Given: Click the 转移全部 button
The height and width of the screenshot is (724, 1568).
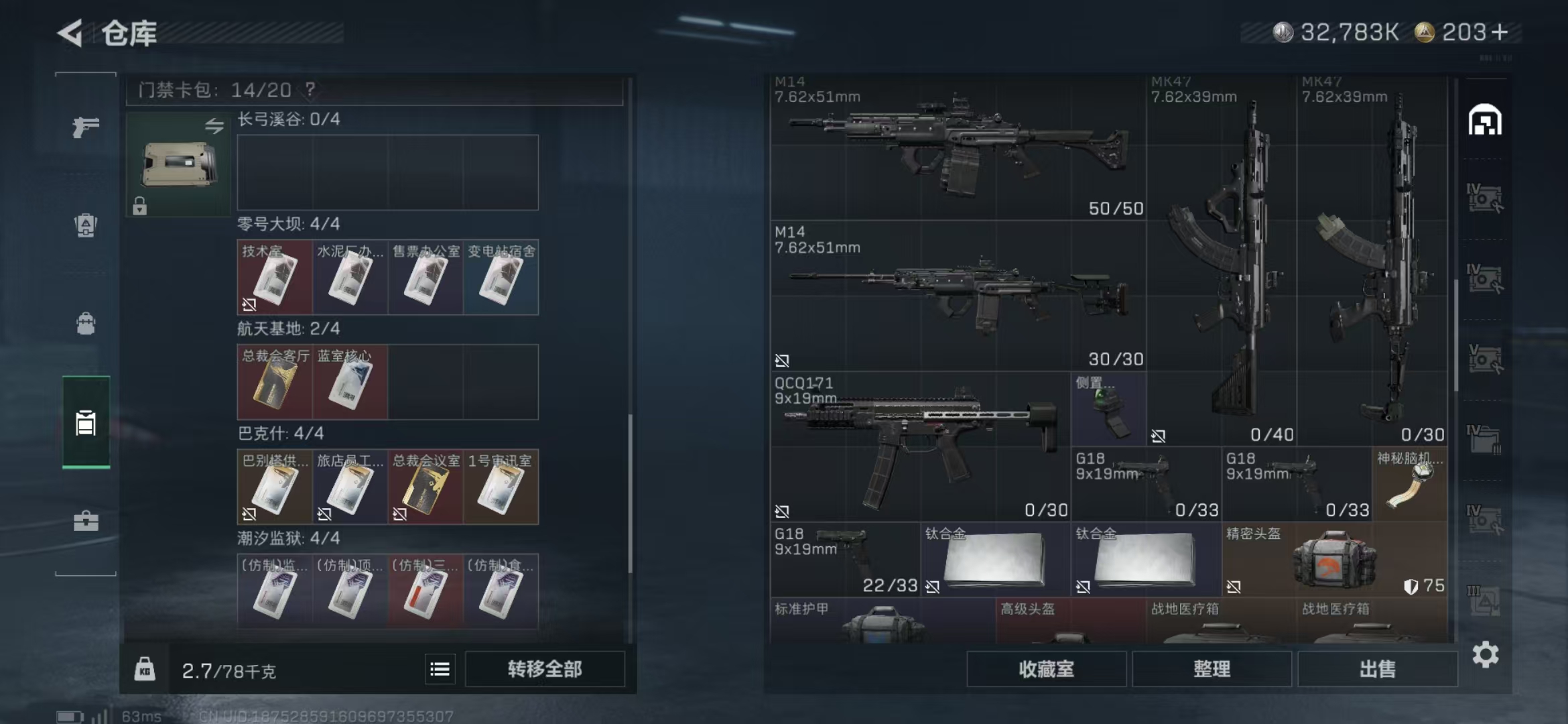Looking at the screenshot, I should point(544,668).
